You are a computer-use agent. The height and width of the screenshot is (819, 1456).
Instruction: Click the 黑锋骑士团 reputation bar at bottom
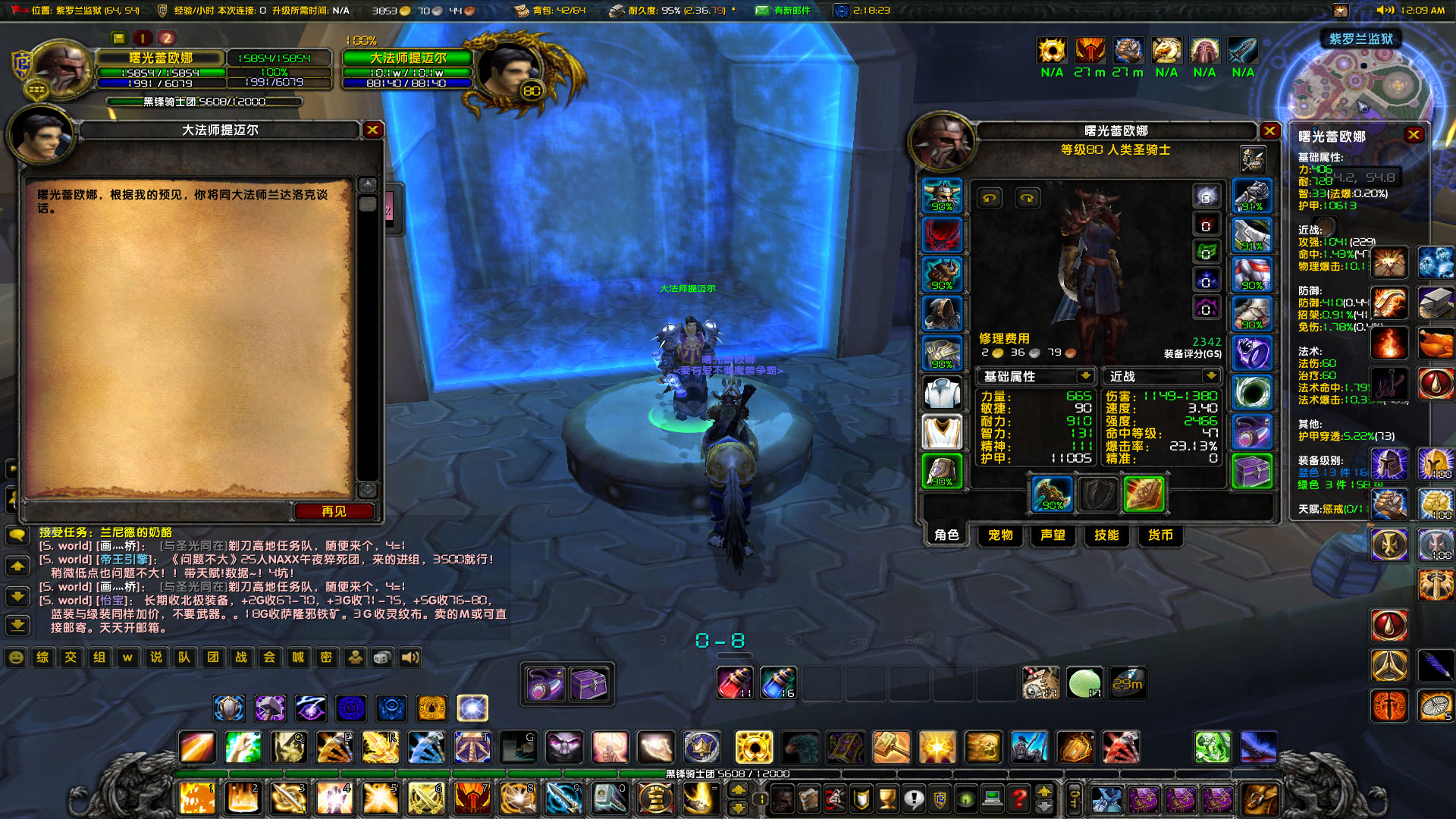[728, 774]
